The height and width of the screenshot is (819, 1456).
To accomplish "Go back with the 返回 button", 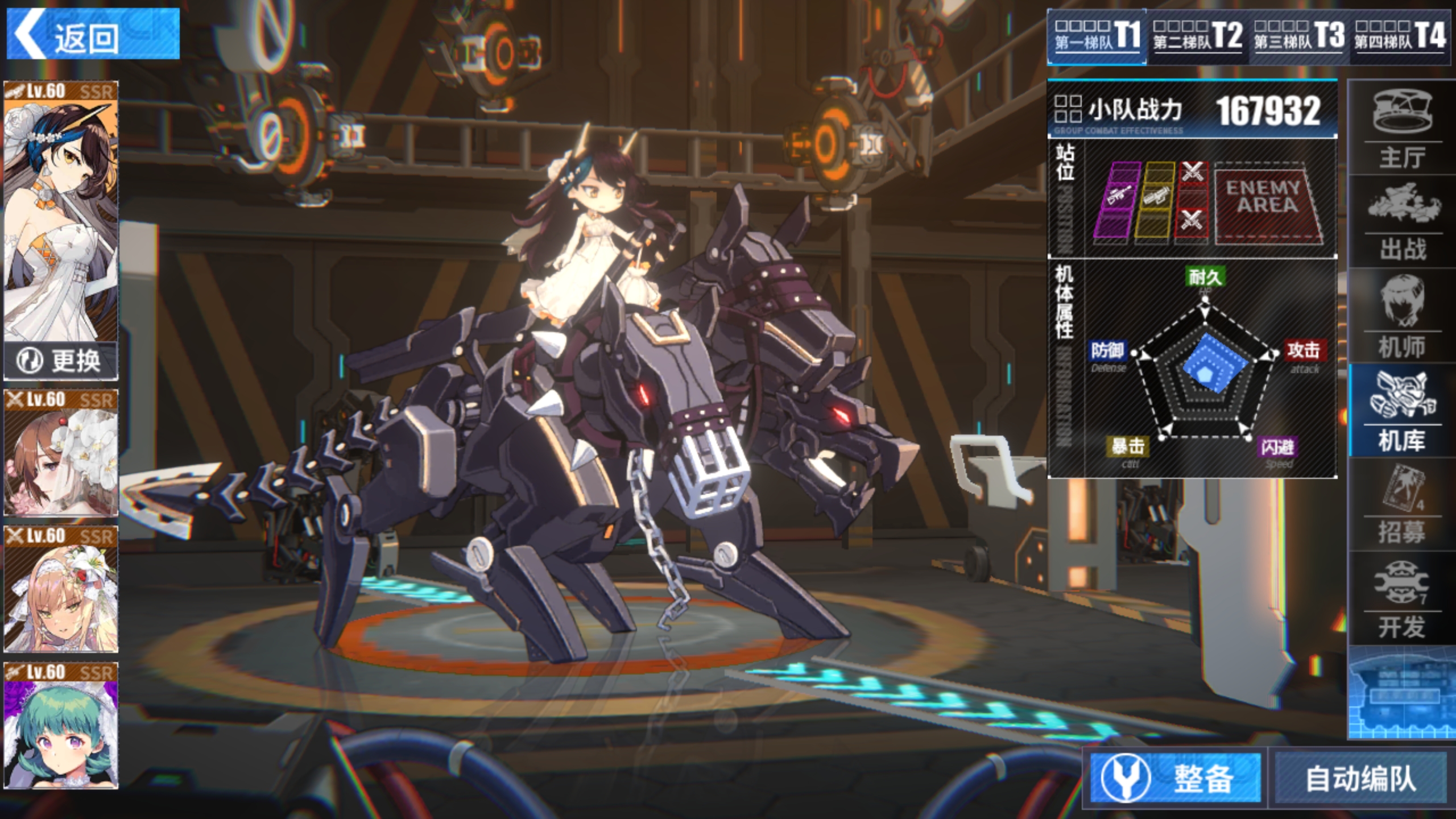I will (93, 34).
